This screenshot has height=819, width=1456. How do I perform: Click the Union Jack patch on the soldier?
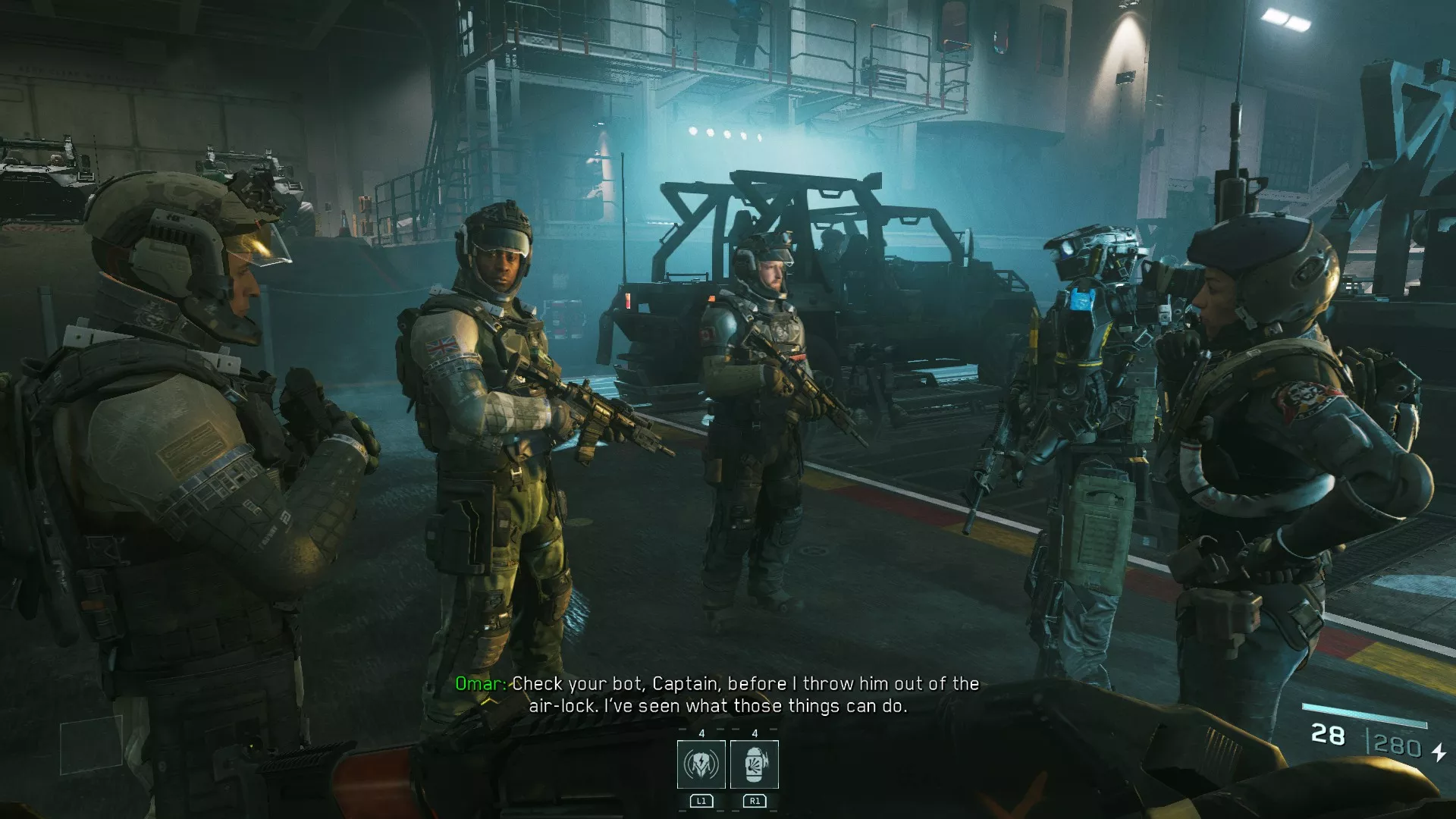click(x=444, y=345)
